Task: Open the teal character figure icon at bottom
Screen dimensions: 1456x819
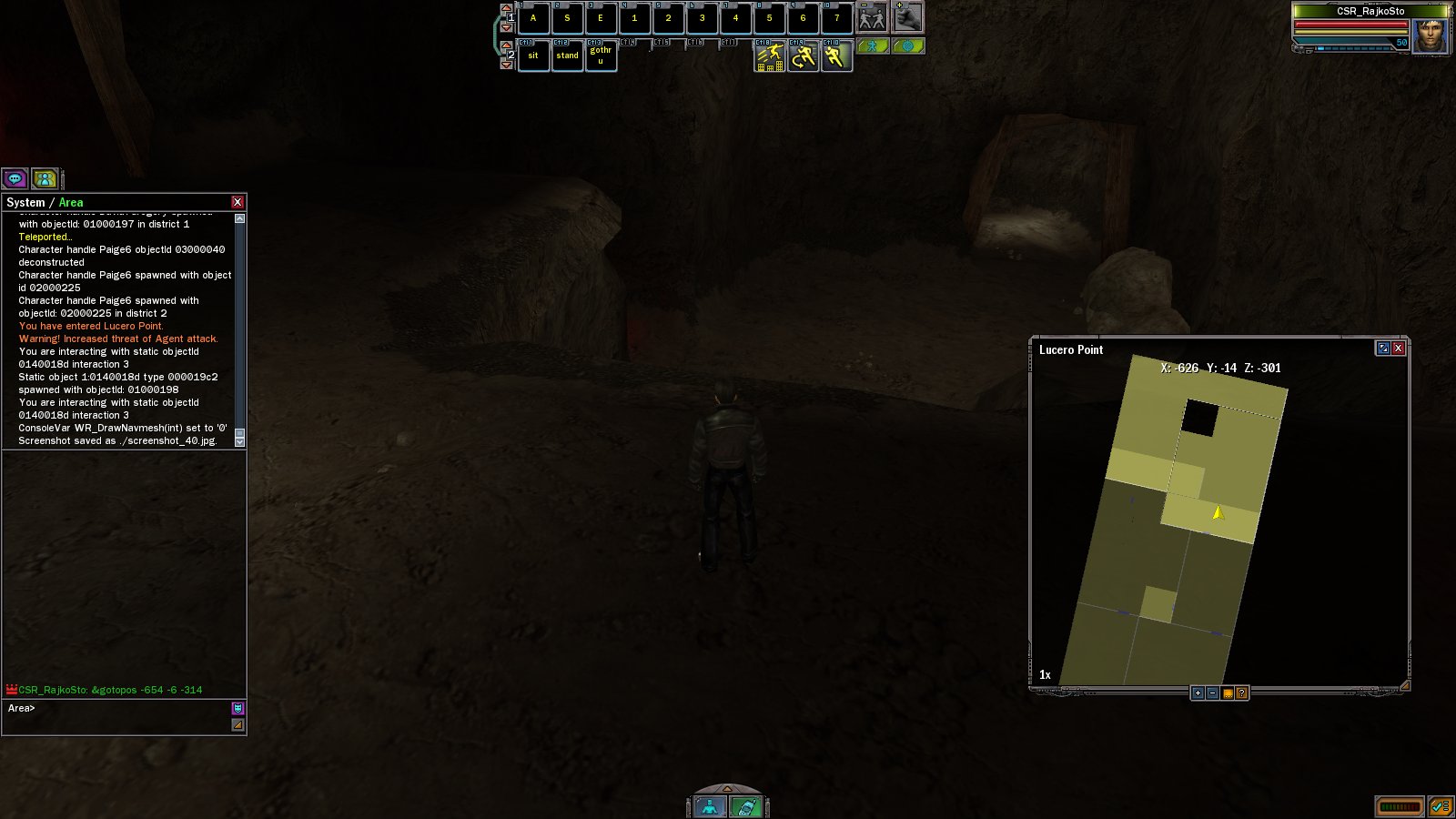Action: pyautogui.click(x=710, y=806)
